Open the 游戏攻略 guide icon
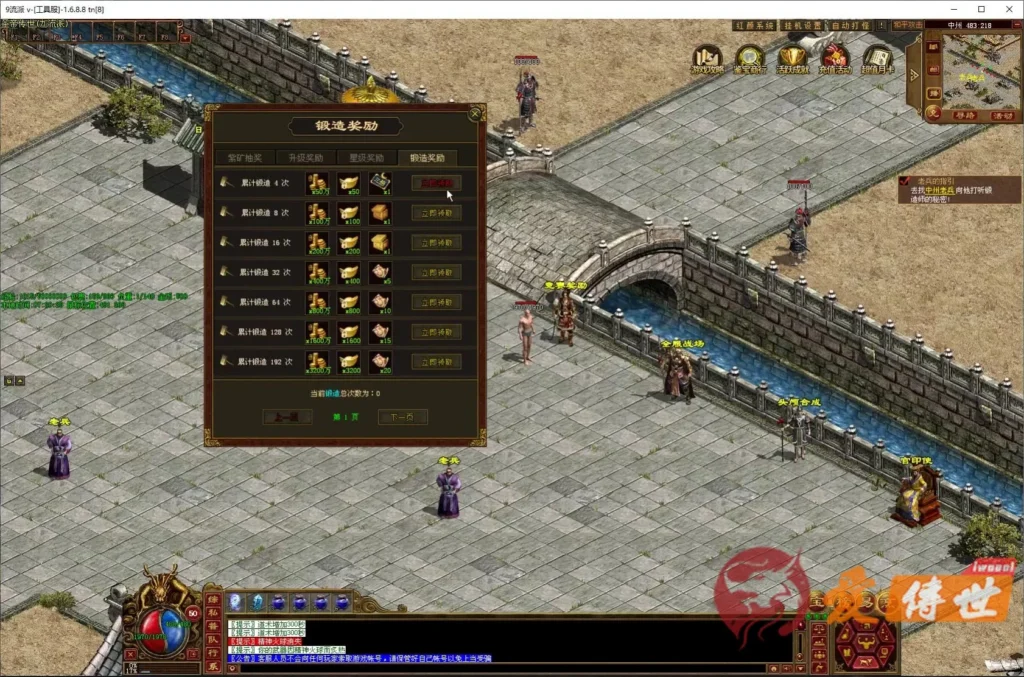 click(708, 59)
